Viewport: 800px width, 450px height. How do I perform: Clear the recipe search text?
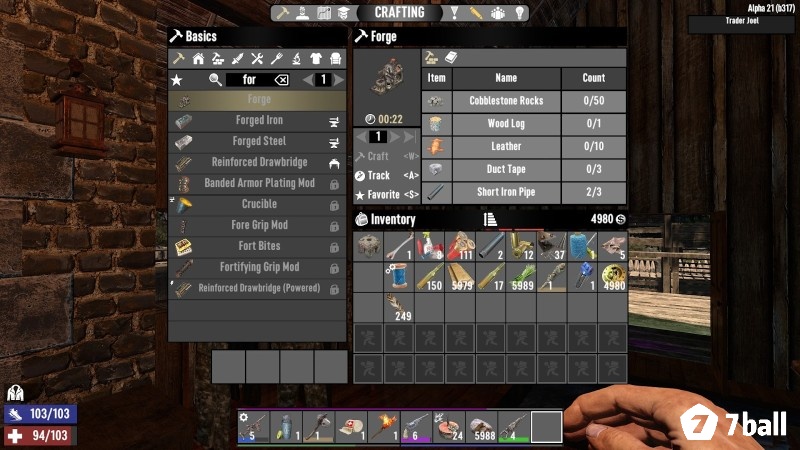pyautogui.click(x=281, y=80)
